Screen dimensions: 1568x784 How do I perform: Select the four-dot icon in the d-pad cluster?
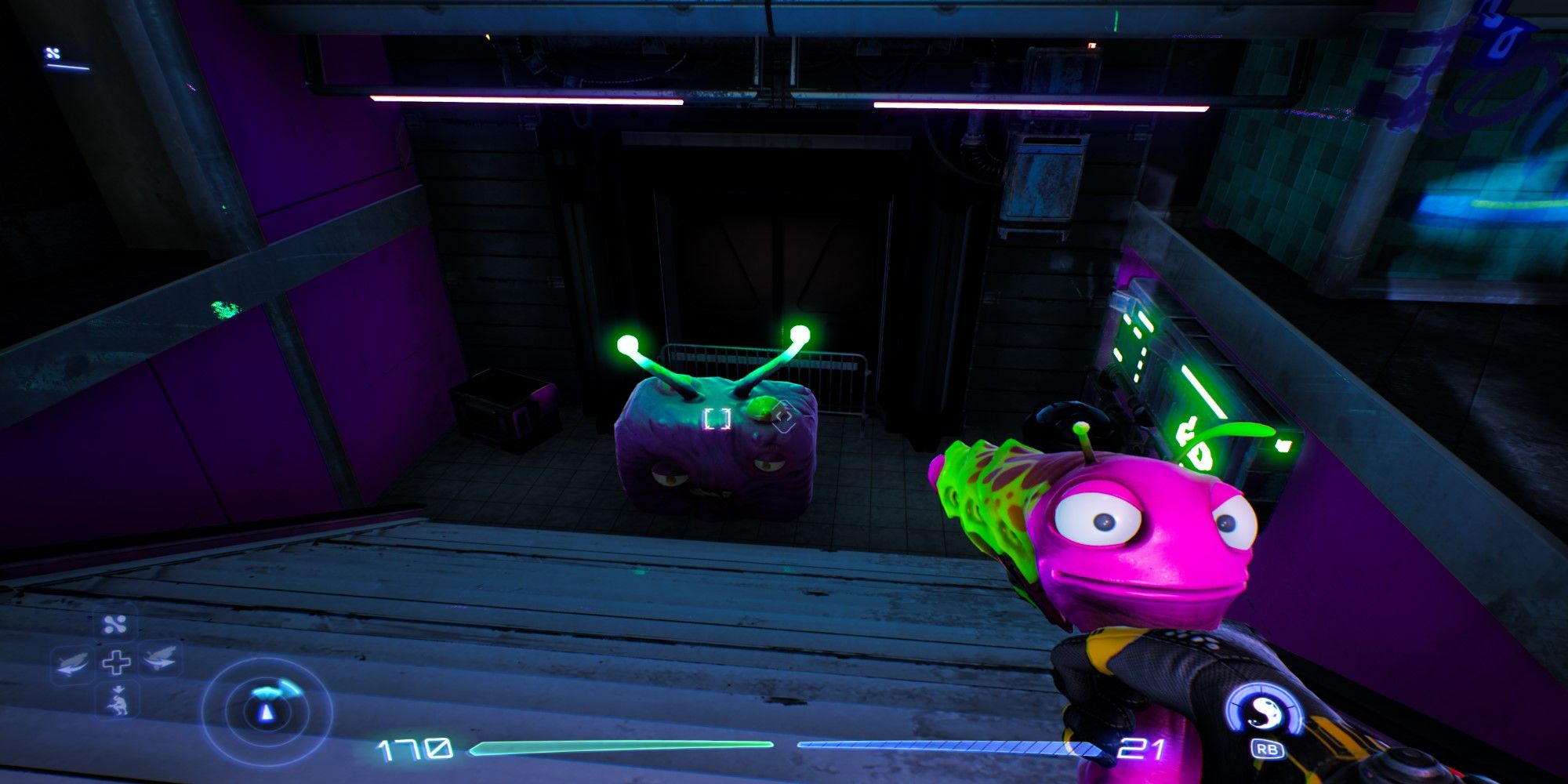(116, 625)
